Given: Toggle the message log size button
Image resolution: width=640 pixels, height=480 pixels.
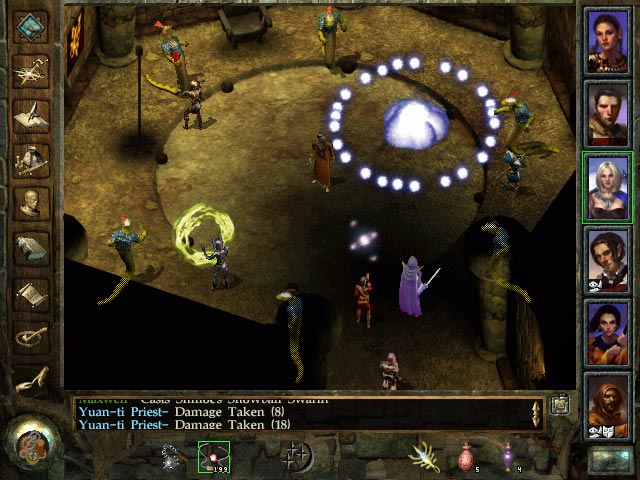Looking at the screenshot, I should pyautogui.click(x=558, y=404).
